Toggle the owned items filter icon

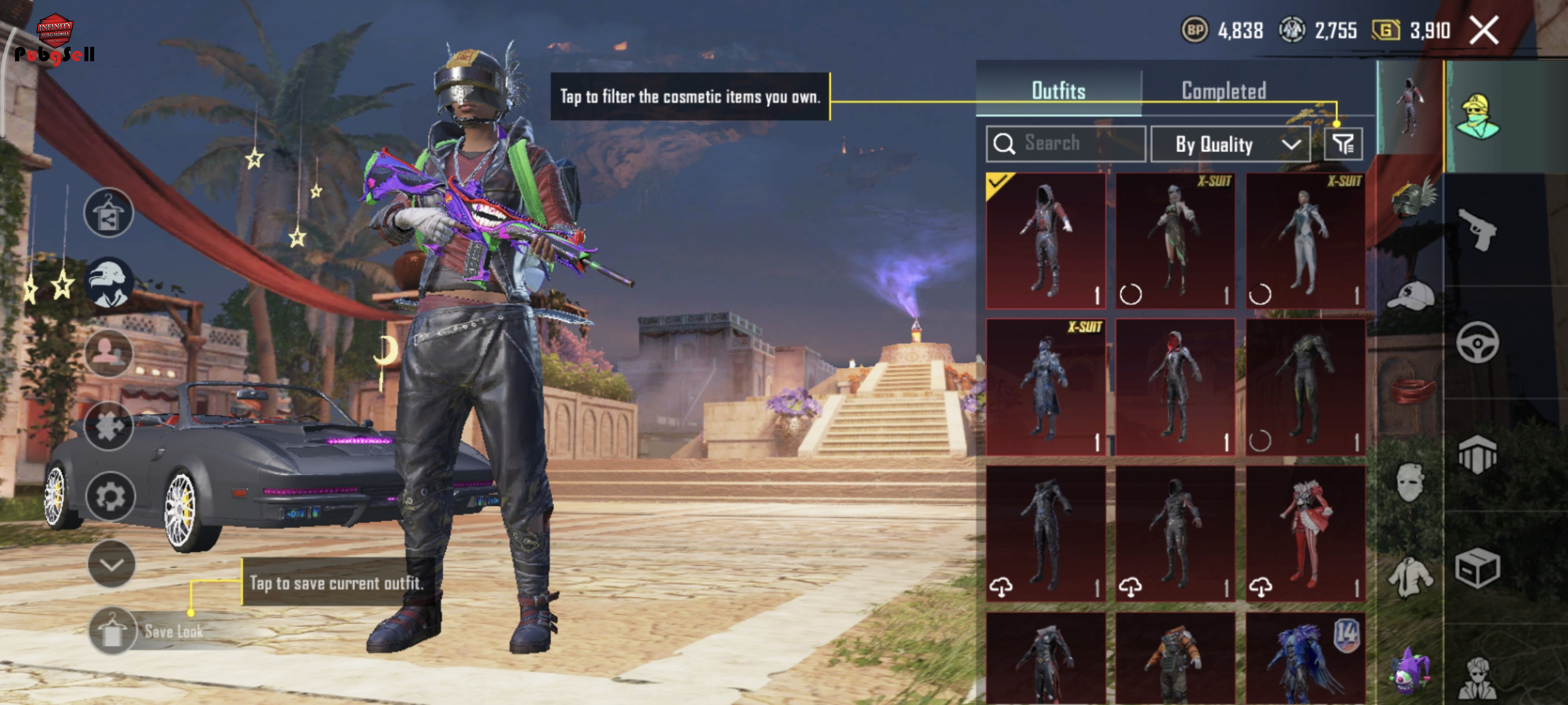1343,144
